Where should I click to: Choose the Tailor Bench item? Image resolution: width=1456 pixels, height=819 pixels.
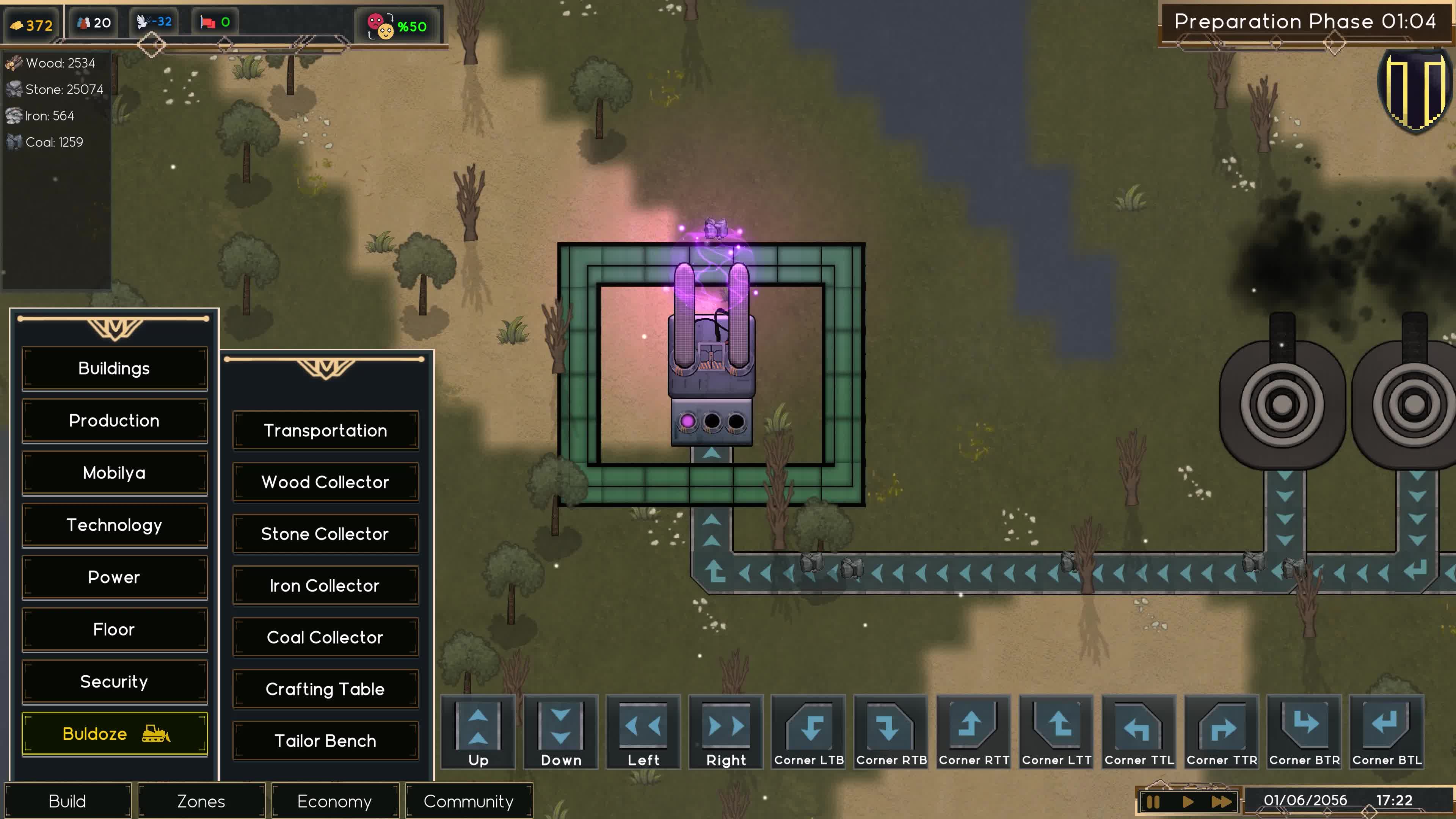pyautogui.click(x=325, y=741)
